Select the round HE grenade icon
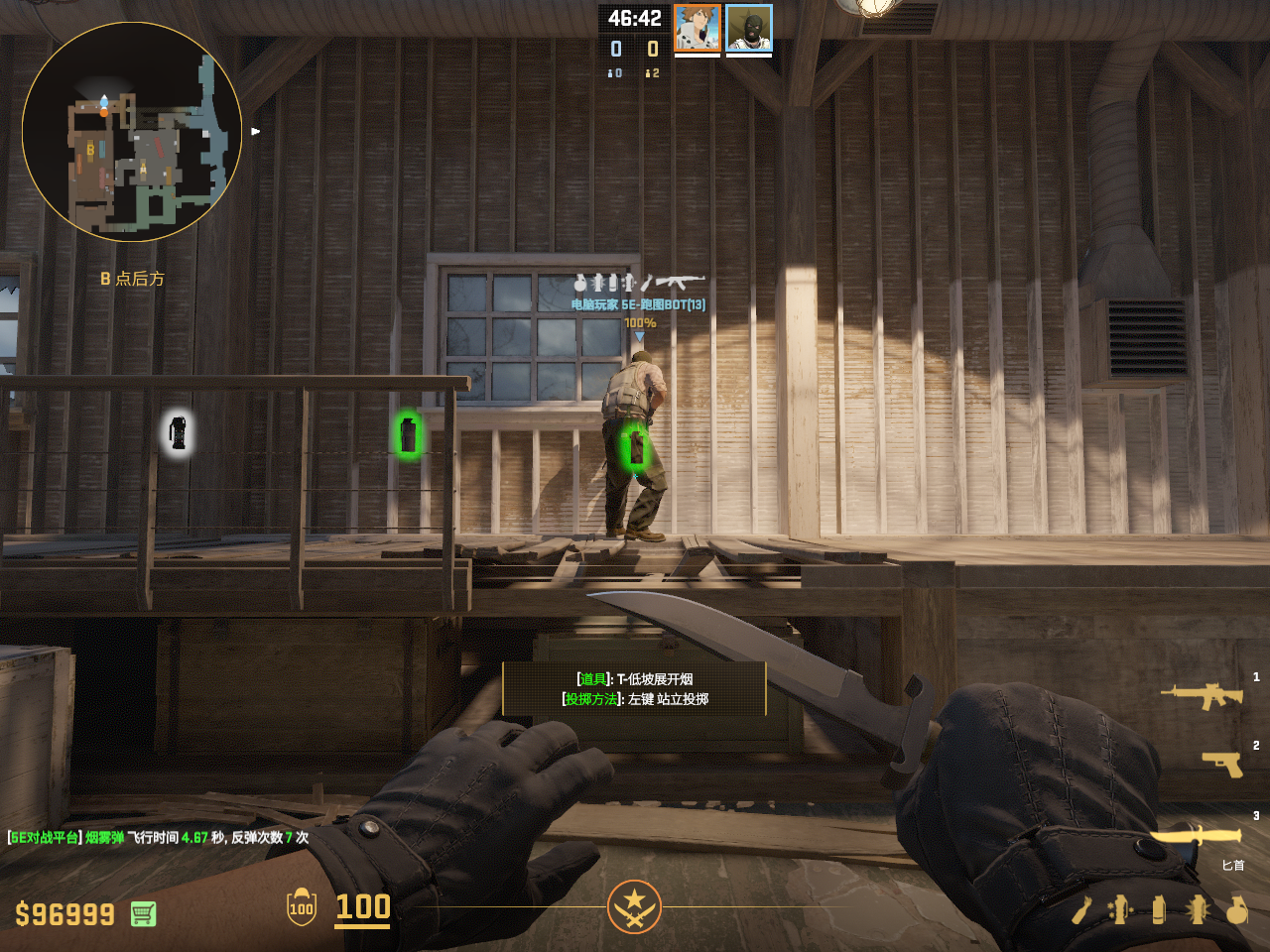Screen dimensions: 1270x952 pyautogui.click(x=1236, y=909)
